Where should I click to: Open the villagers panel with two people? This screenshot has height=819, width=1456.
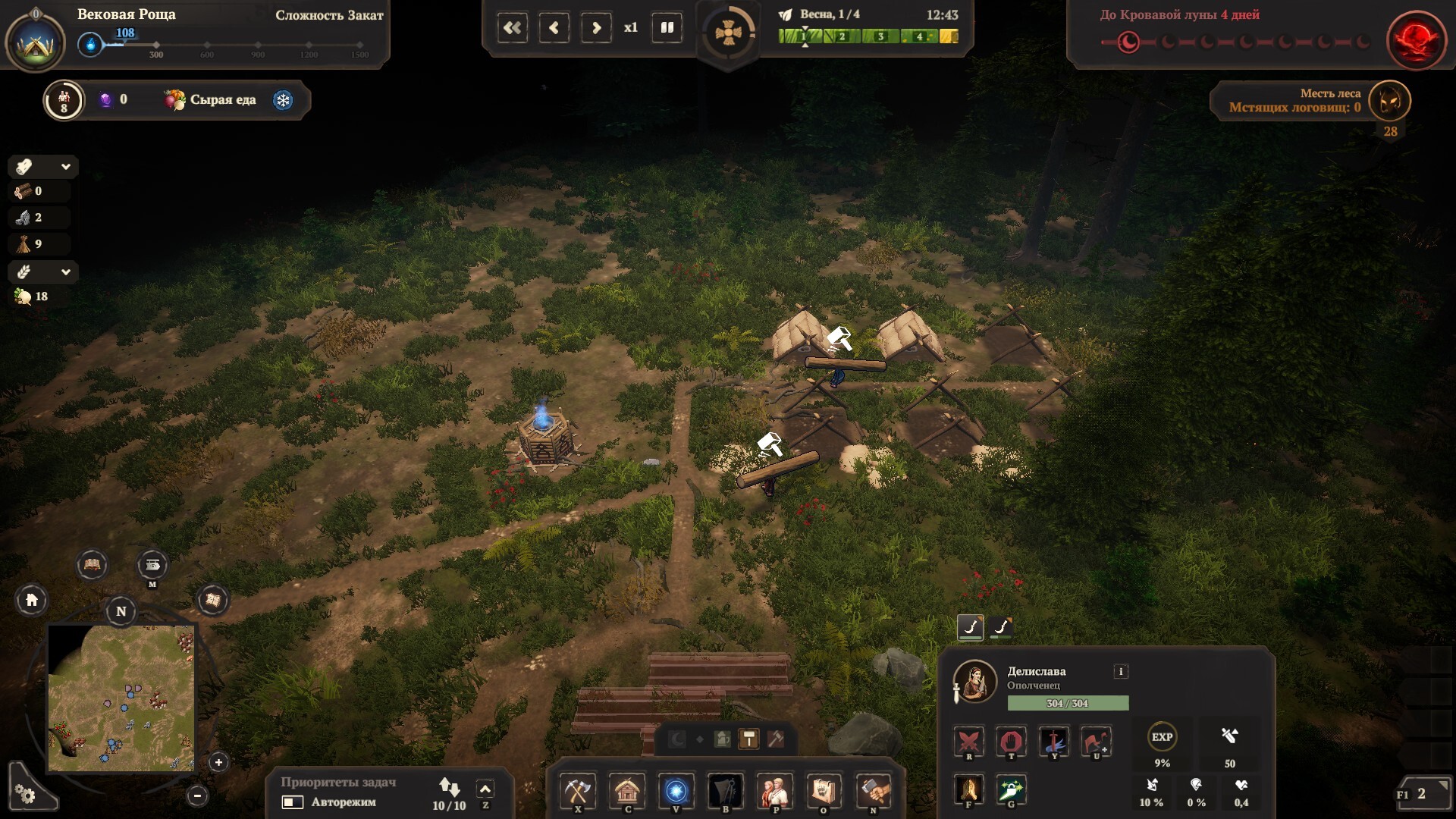[774, 792]
